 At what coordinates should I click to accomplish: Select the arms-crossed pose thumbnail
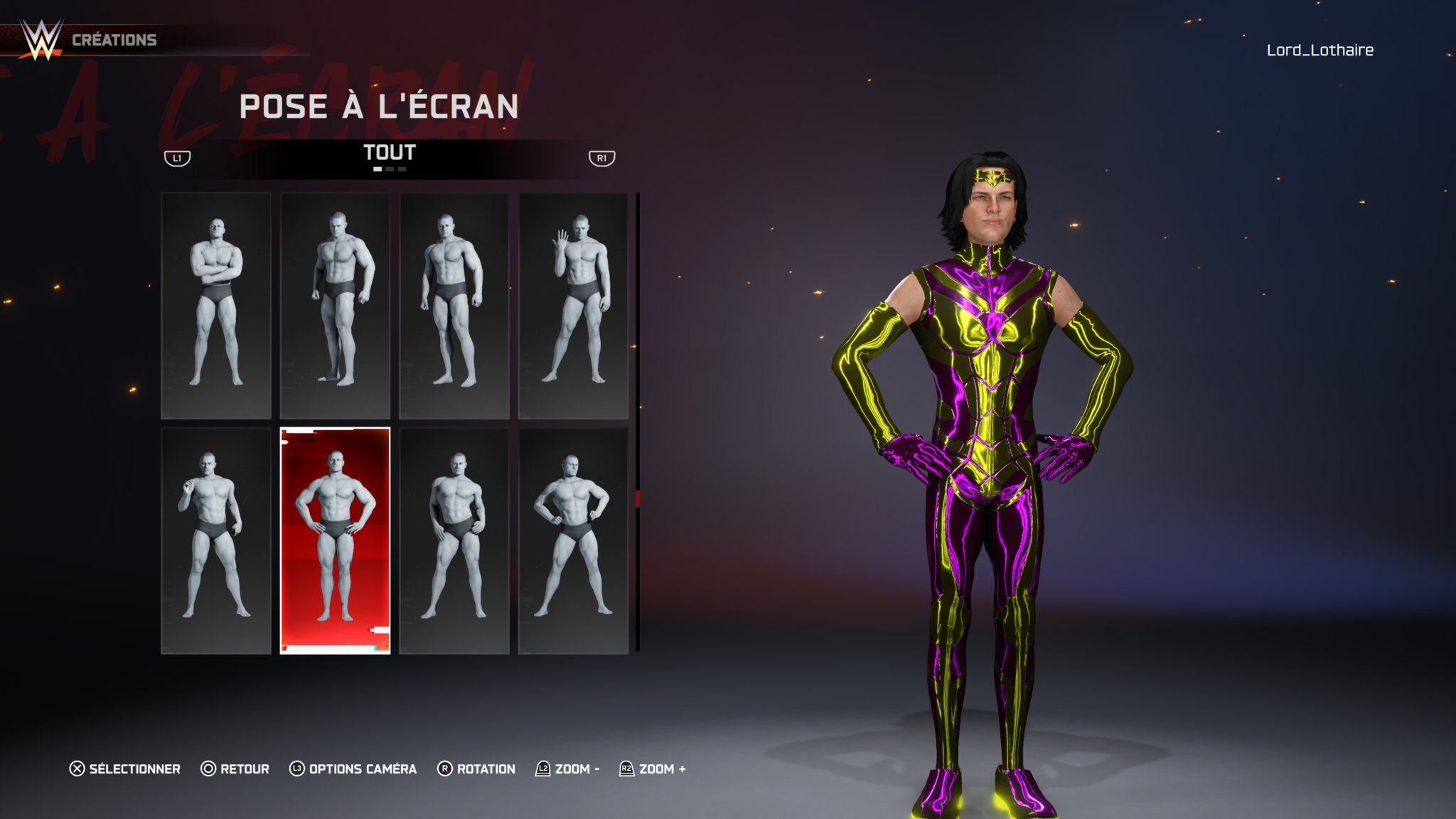[216, 306]
